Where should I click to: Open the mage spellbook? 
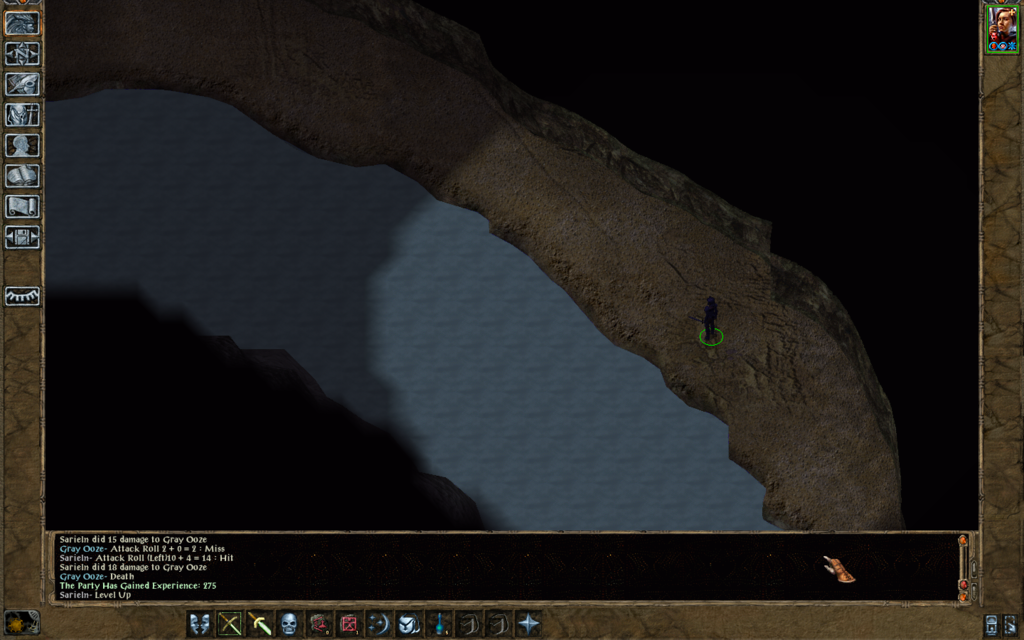[22, 176]
